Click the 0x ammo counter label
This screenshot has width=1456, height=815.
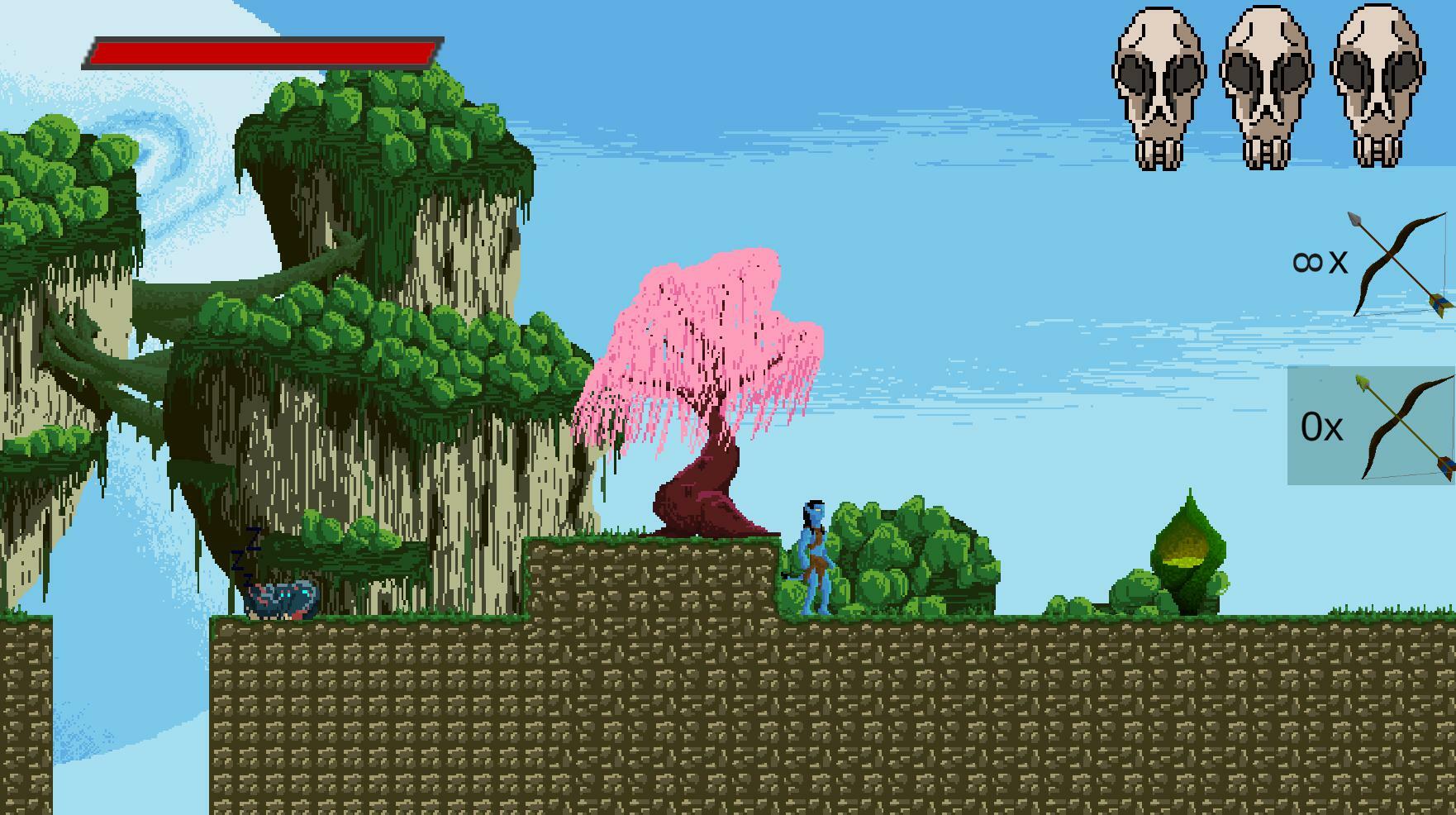pyautogui.click(x=1324, y=428)
